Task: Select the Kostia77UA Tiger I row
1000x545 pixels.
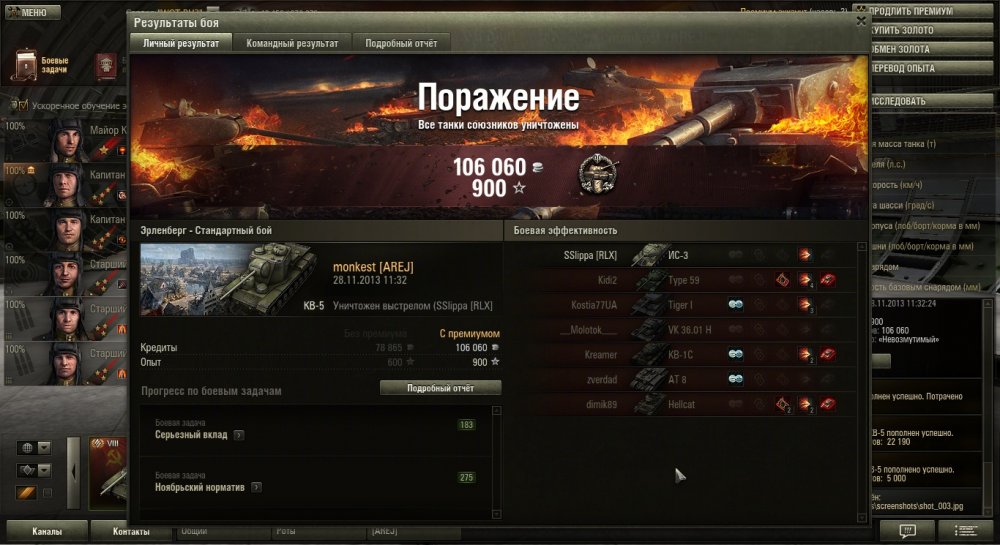Action: pos(680,304)
